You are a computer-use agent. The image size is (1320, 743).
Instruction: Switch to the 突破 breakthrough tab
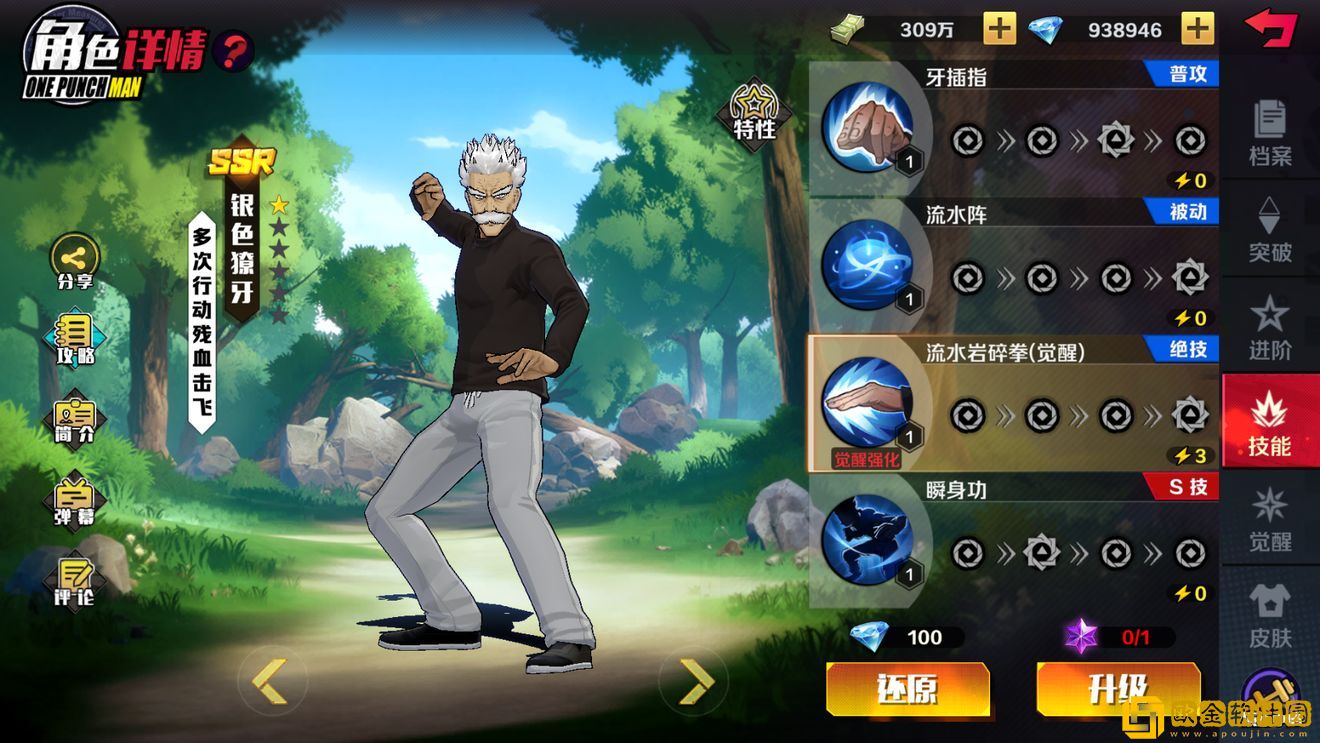tap(1270, 229)
